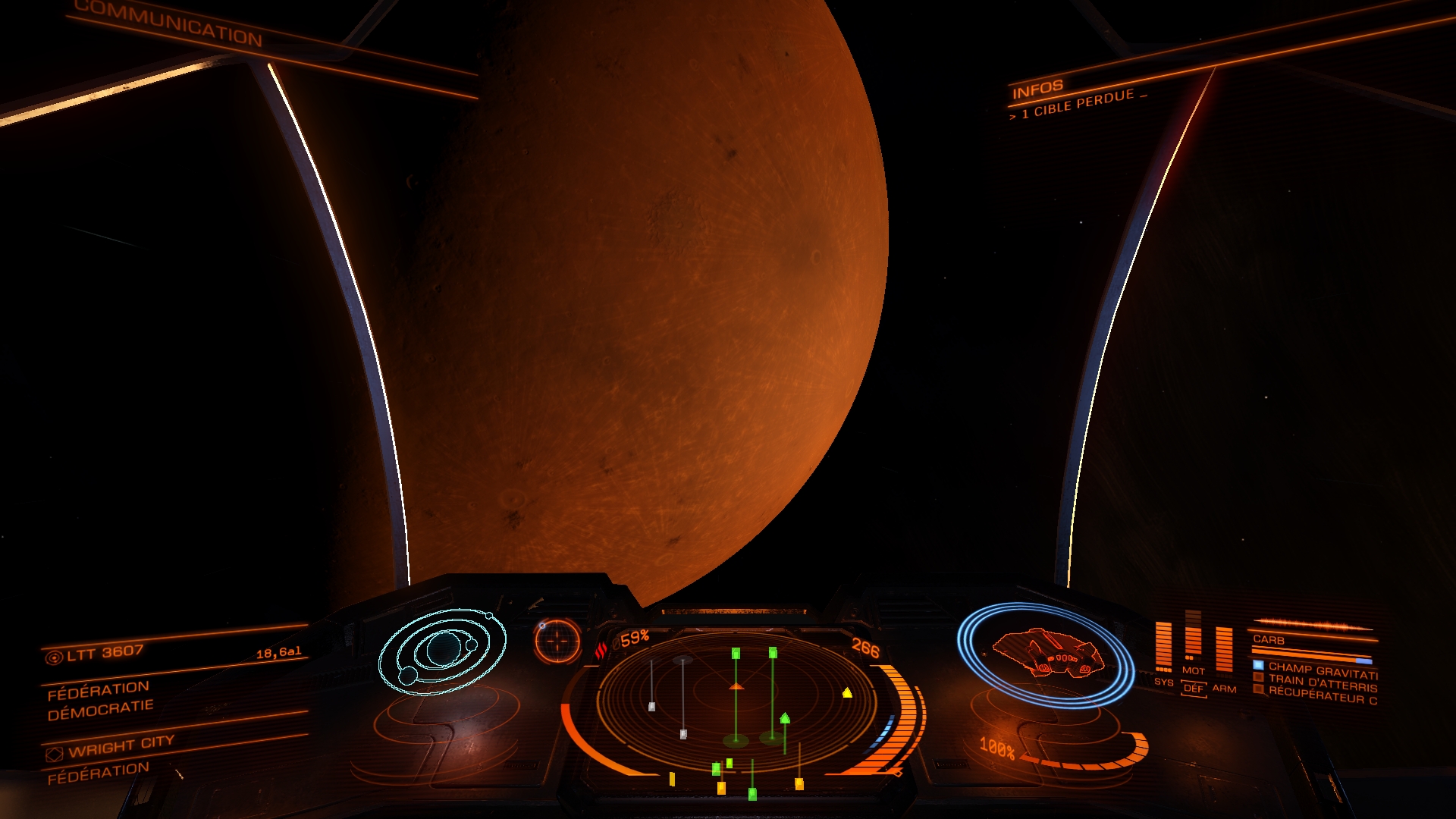1456x819 pixels.
Task: Open the Communication panel header
Action: [168, 23]
